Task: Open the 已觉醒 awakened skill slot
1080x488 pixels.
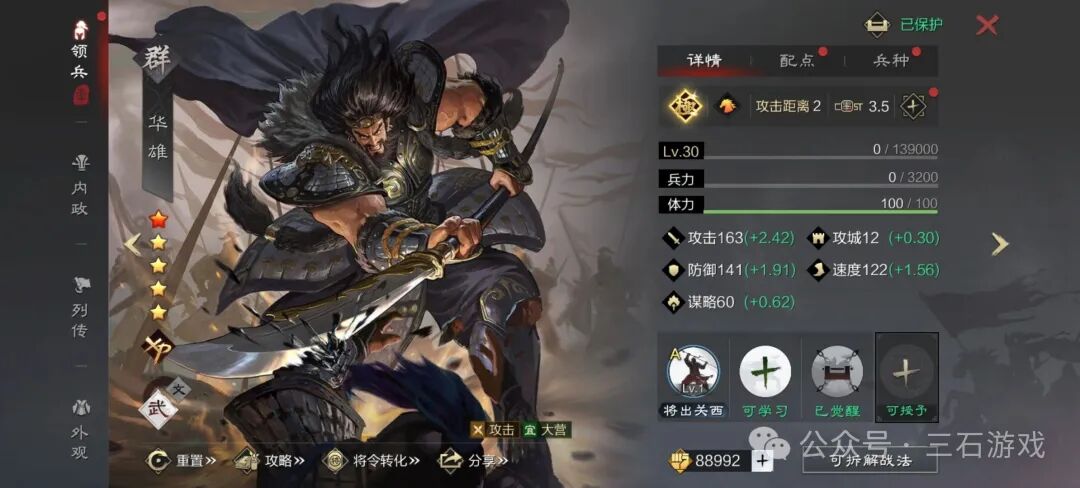Action: pyautogui.click(x=837, y=378)
